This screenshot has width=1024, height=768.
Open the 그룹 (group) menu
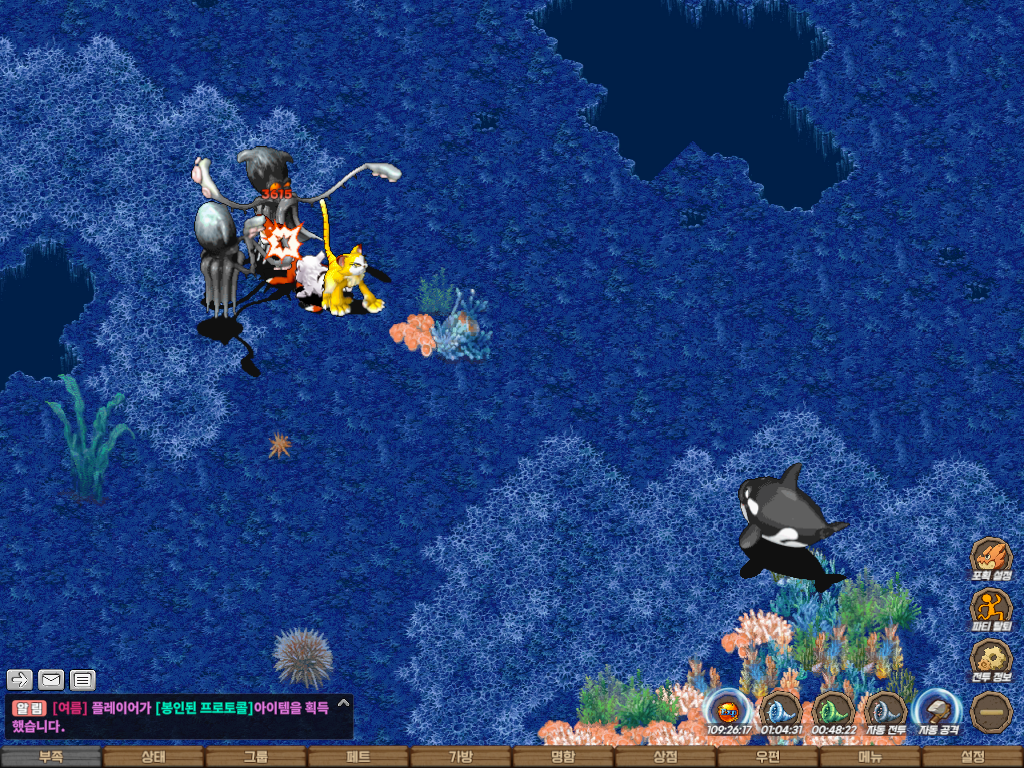[256, 757]
